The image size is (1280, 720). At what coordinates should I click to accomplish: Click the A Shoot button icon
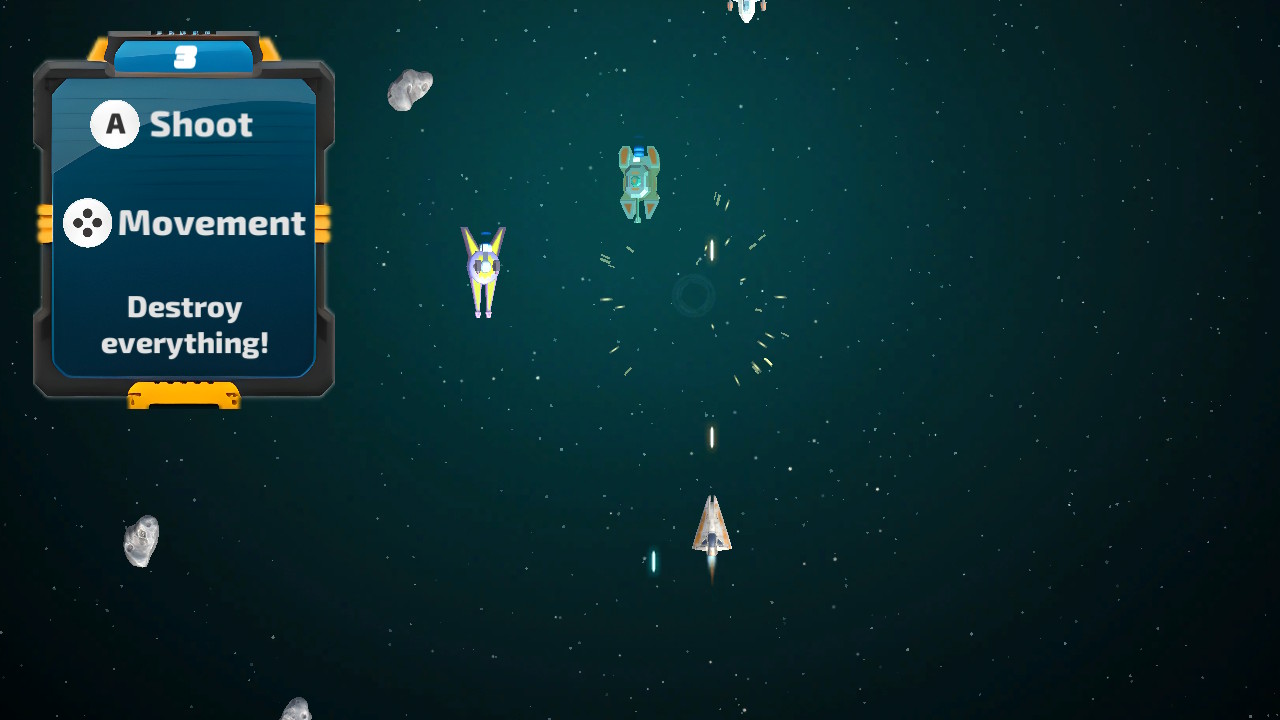115,124
